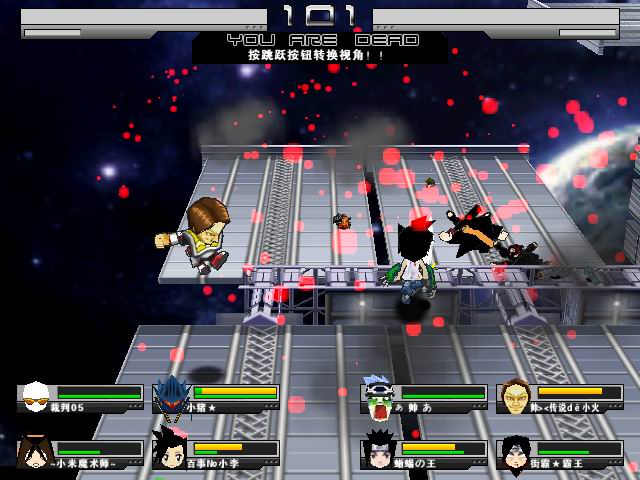Click the 小猪★ blue spiky-haired portrait
The width and height of the screenshot is (640, 480).
(x=171, y=395)
